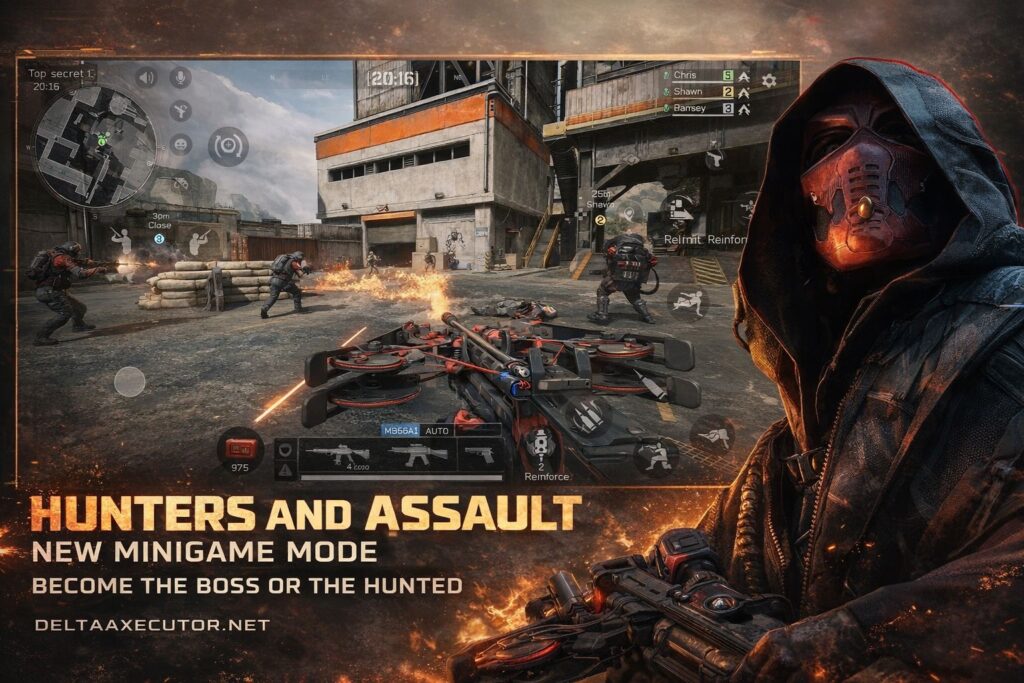This screenshot has height=683, width=1024.
Task: Open the emoji face quick chat
Action: (181, 144)
